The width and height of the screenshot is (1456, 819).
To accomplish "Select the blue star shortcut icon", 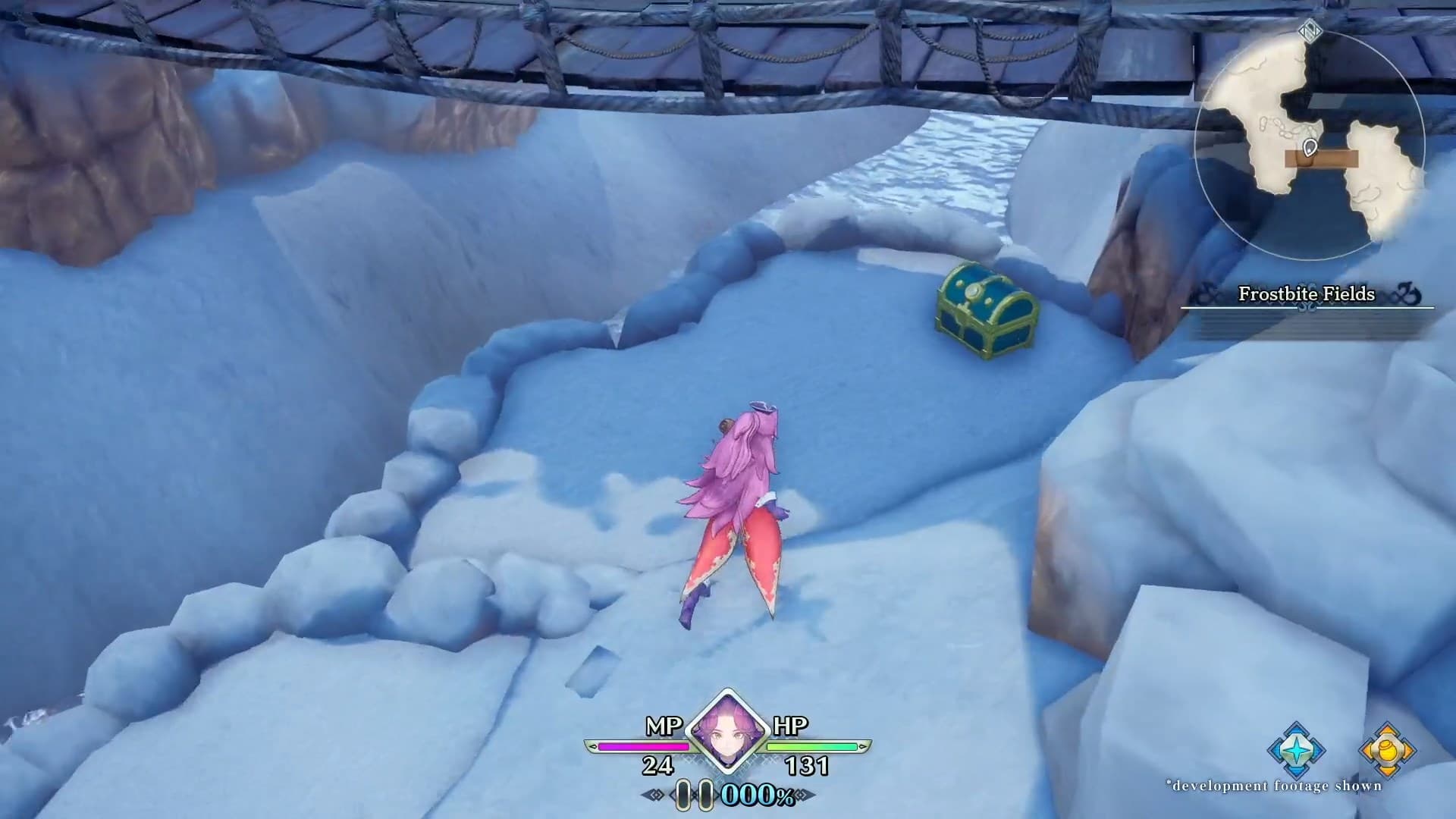I will point(1296,750).
